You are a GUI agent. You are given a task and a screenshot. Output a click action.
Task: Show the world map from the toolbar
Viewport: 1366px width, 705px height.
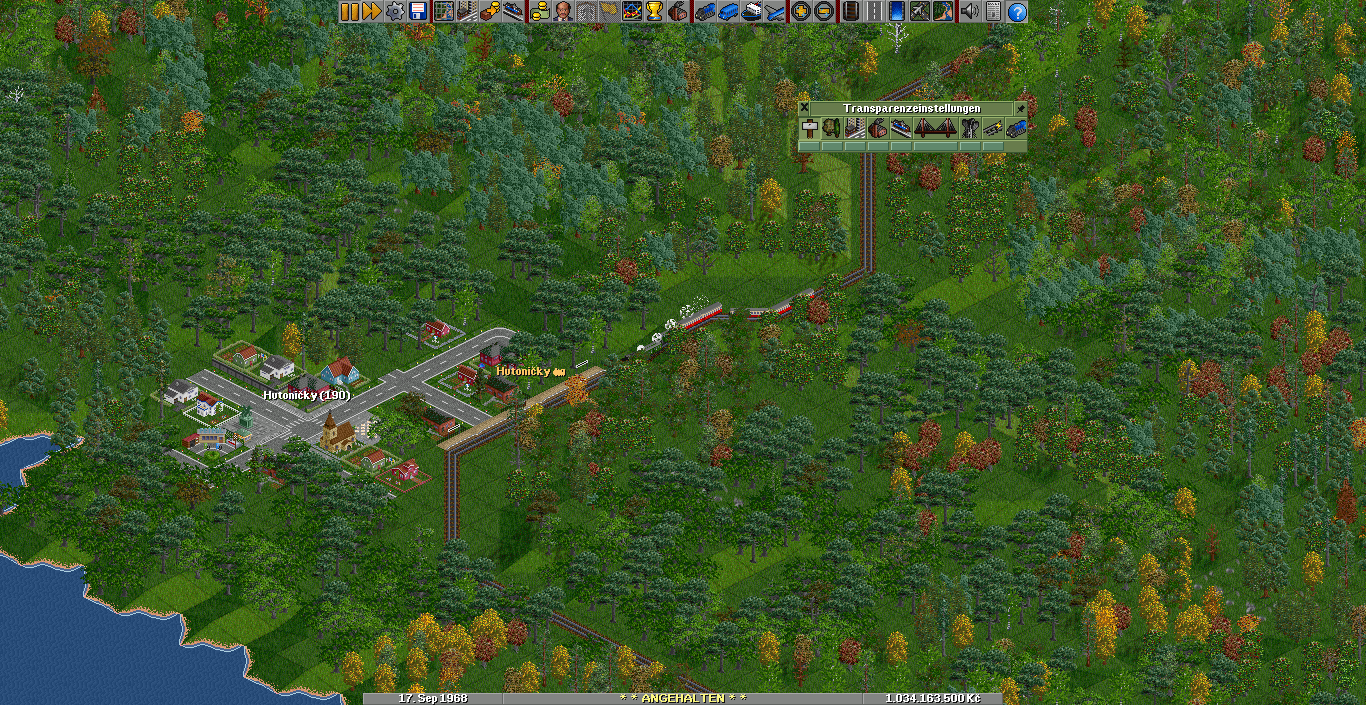[444, 12]
